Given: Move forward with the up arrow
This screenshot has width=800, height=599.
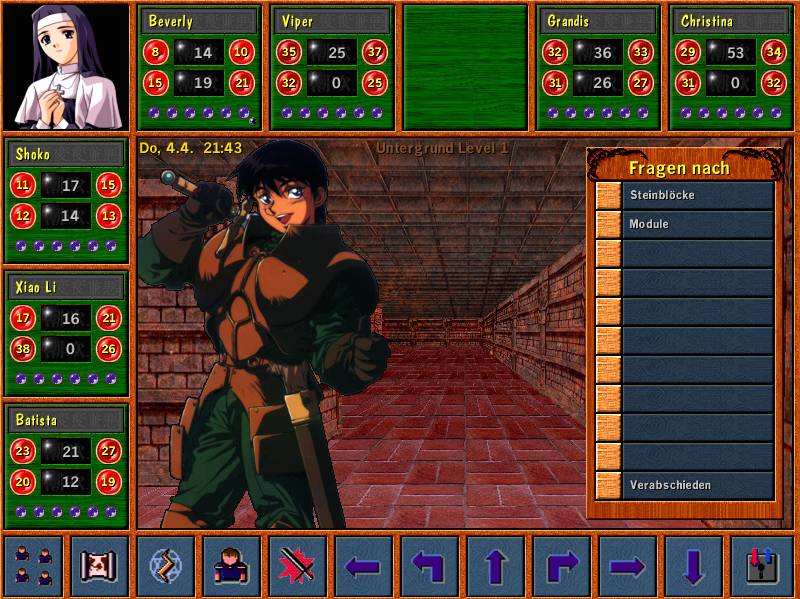Looking at the screenshot, I should coord(495,566).
